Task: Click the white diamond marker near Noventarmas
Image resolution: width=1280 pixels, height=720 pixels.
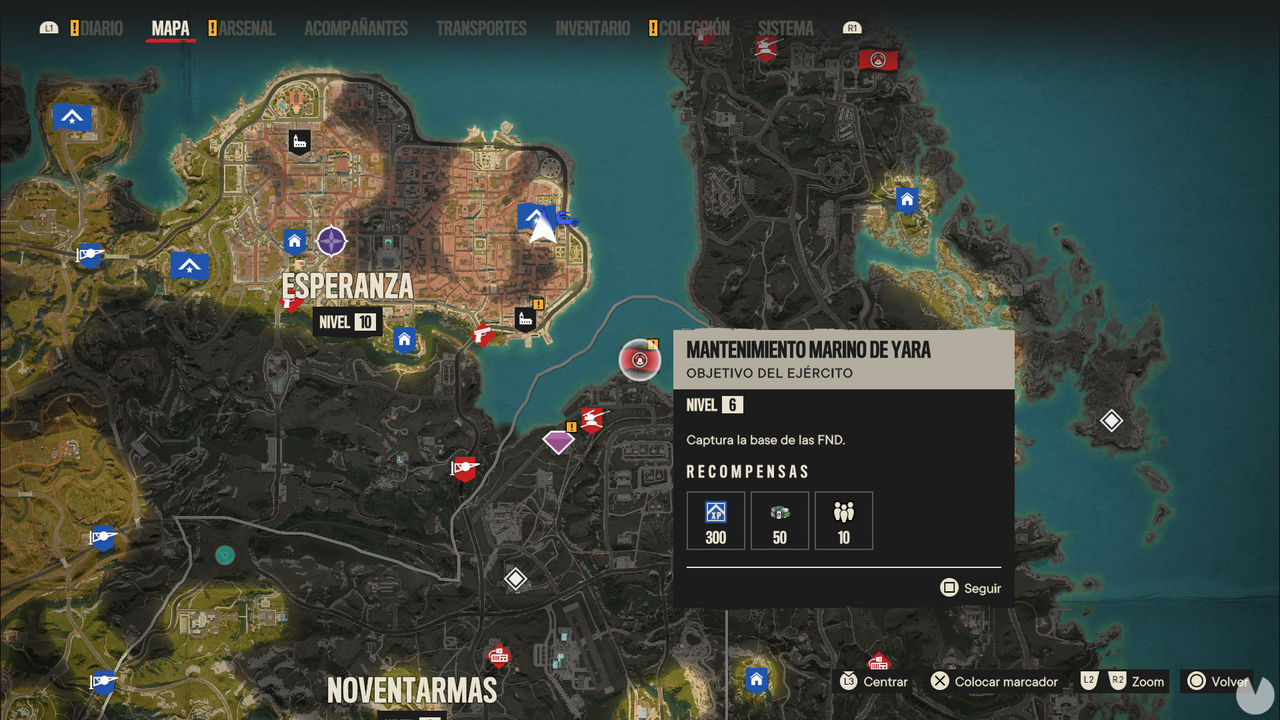Action: tap(516, 577)
